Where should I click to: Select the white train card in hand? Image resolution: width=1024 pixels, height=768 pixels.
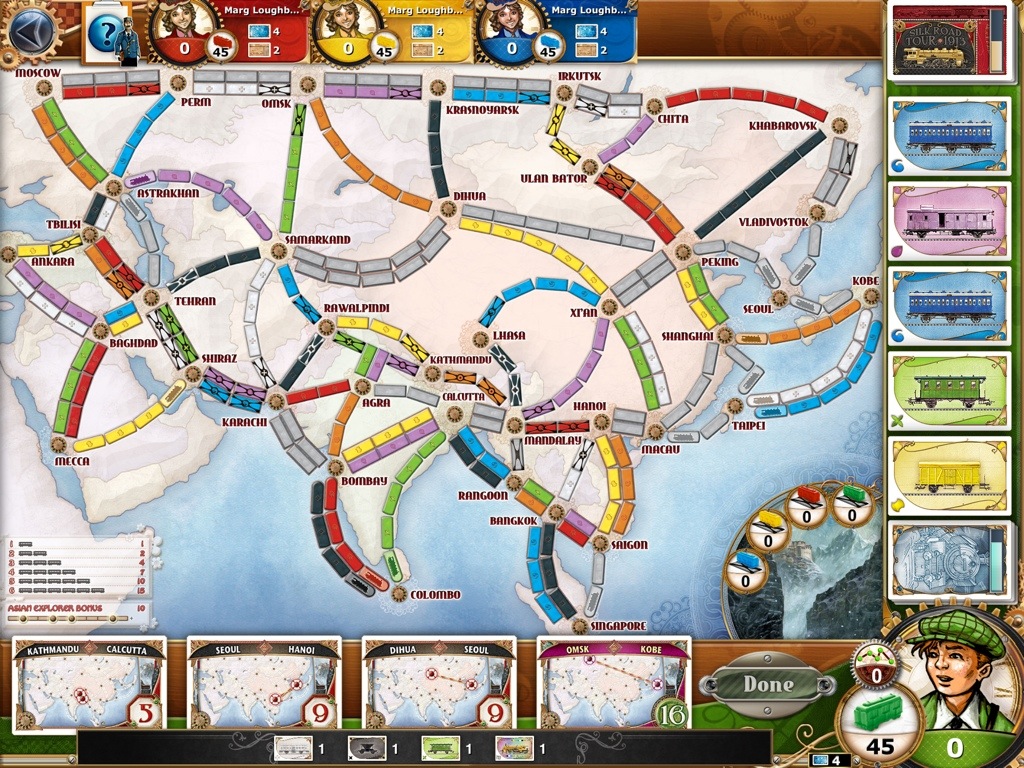click(x=292, y=747)
